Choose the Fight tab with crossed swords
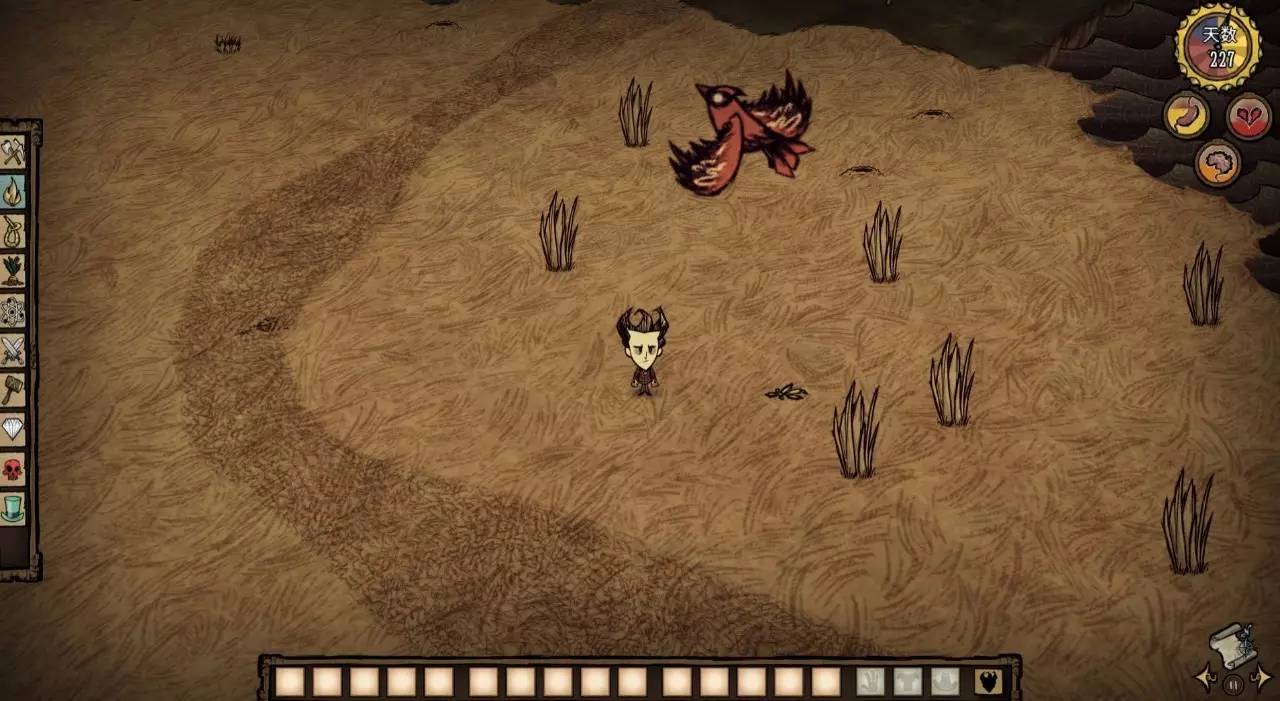This screenshot has height=701, width=1280. pyautogui.click(x=13, y=350)
